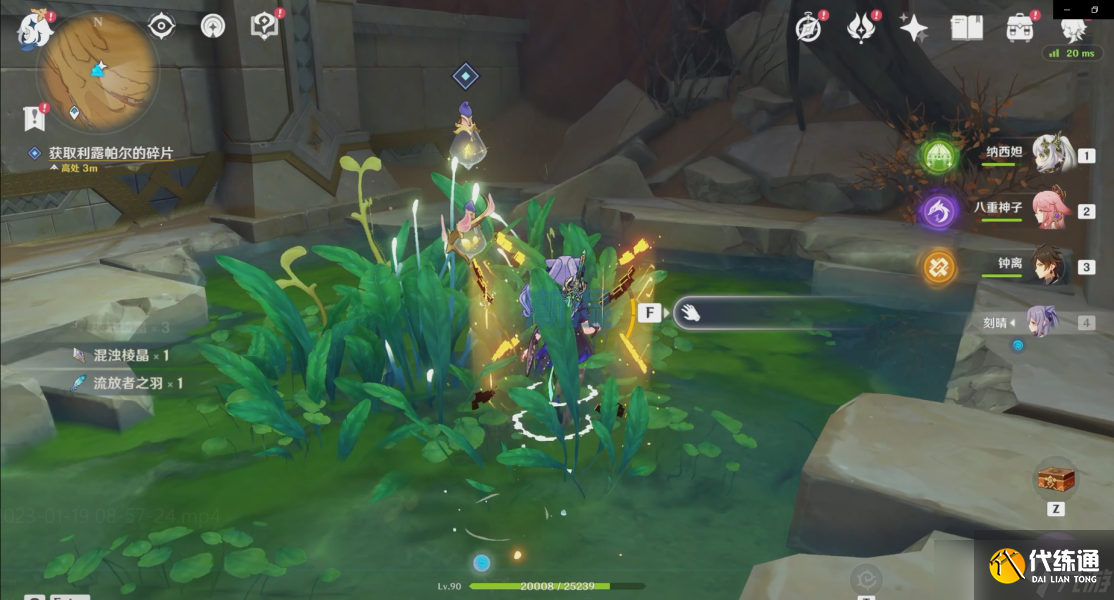Open the quest log bookmark icon
Image resolution: width=1114 pixels, height=600 pixels.
point(36,117)
